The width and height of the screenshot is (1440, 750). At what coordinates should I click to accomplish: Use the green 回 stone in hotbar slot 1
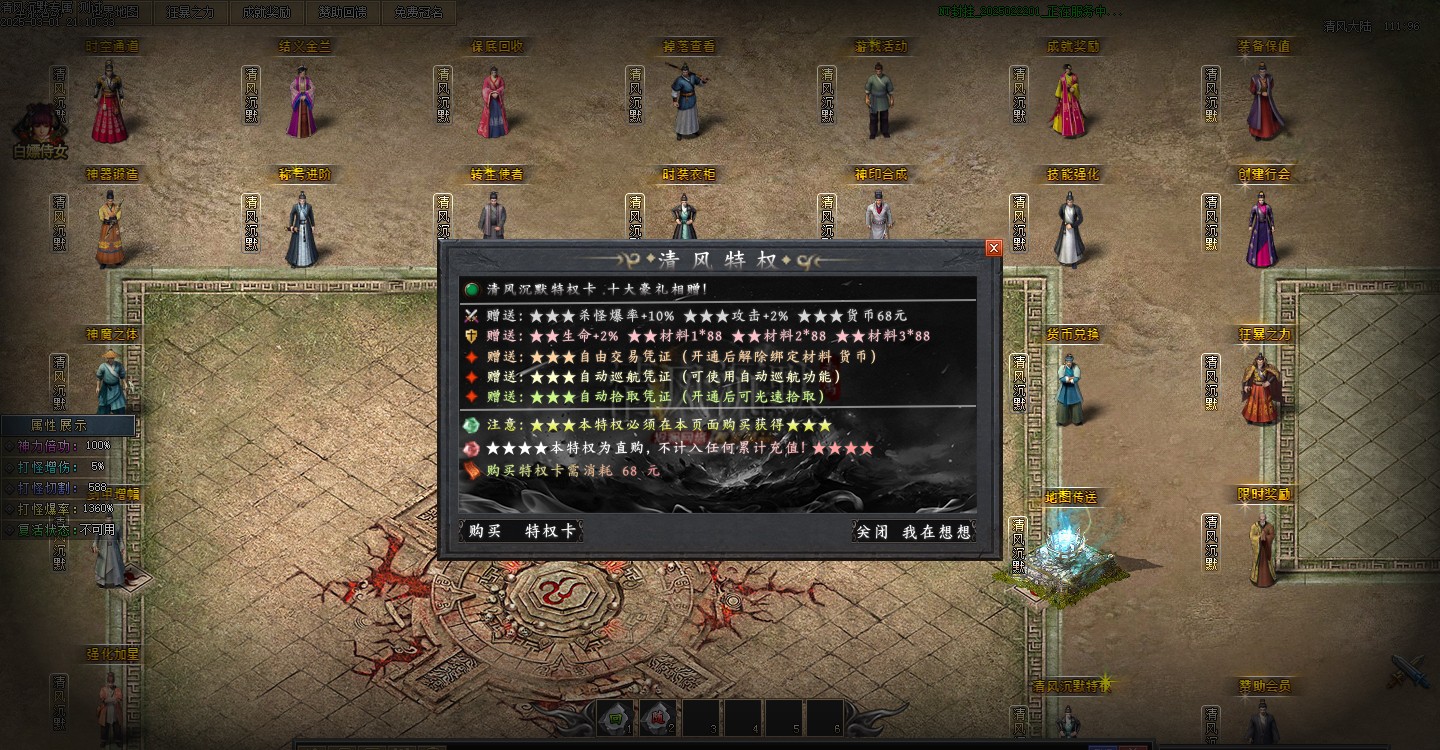click(x=616, y=717)
